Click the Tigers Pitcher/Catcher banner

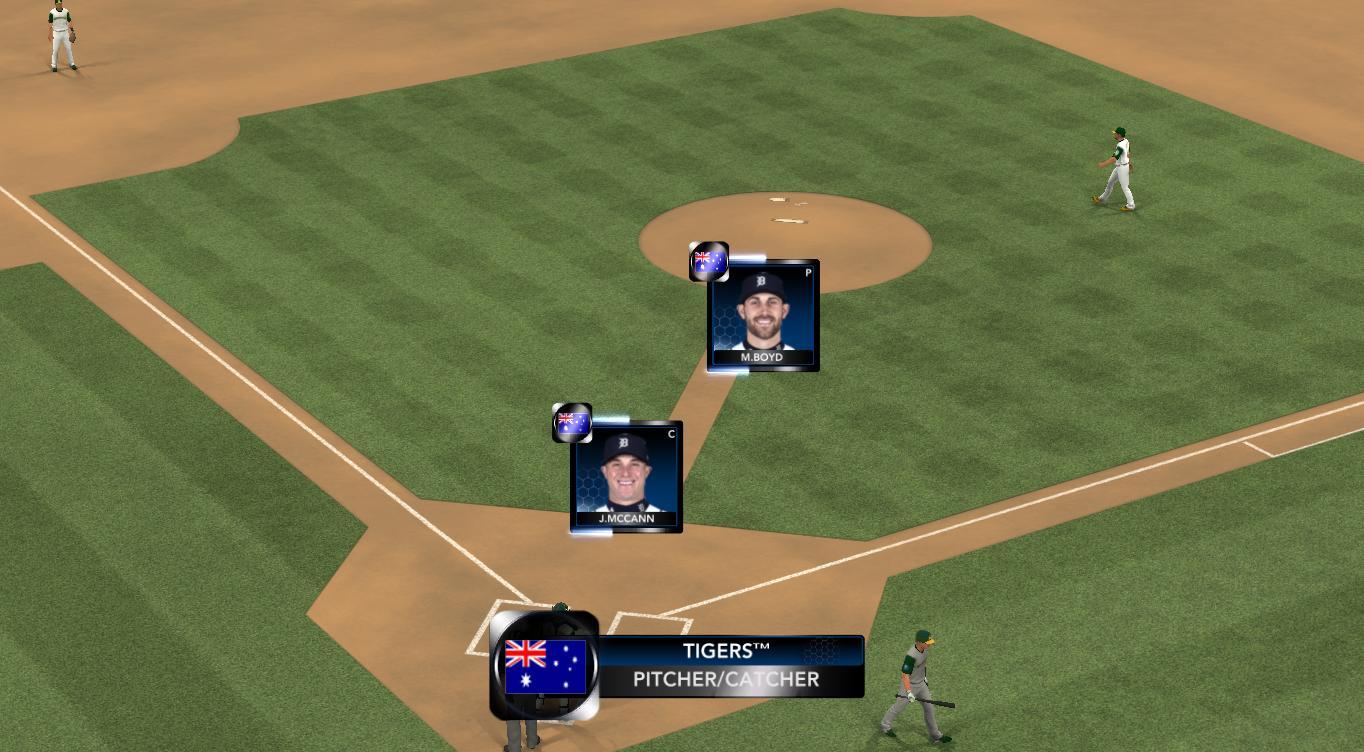730,666
